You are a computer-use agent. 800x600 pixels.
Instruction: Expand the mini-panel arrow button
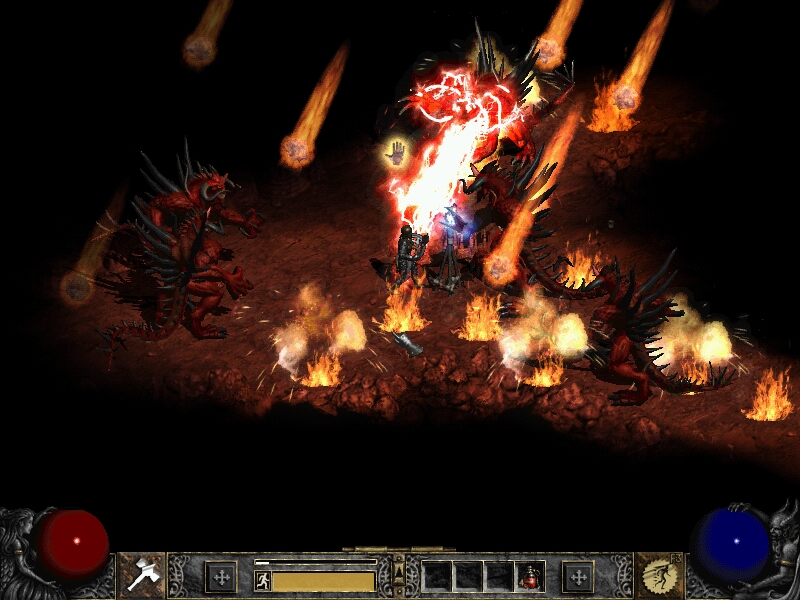point(400,573)
